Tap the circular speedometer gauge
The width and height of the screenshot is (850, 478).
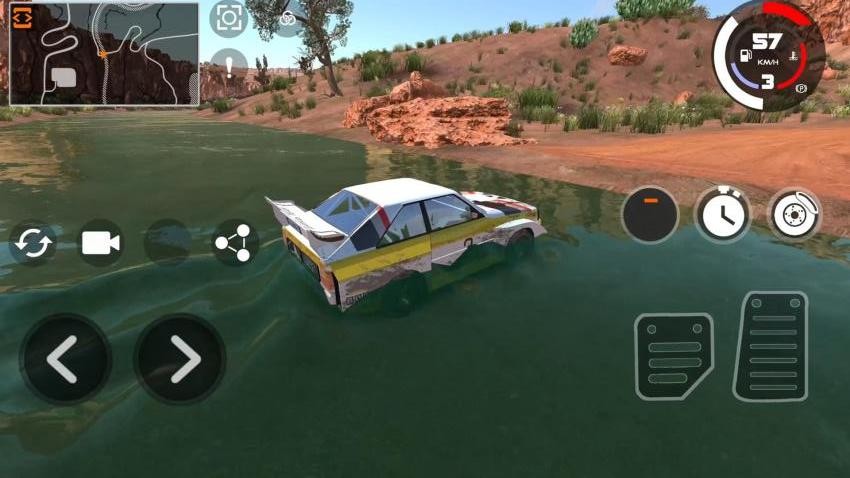[767, 54]
